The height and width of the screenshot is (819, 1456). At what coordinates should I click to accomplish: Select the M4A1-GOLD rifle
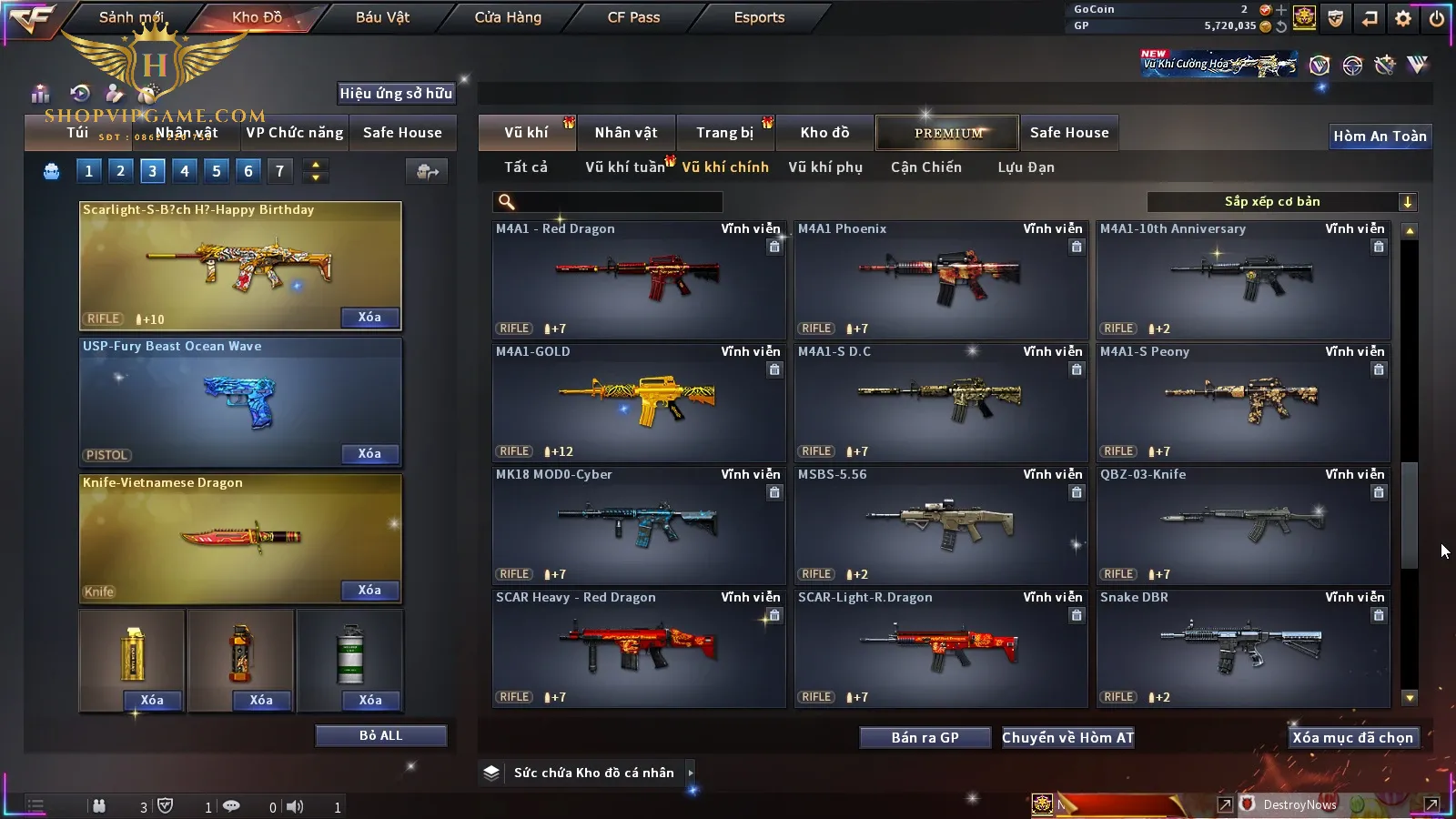coord(637,402)
